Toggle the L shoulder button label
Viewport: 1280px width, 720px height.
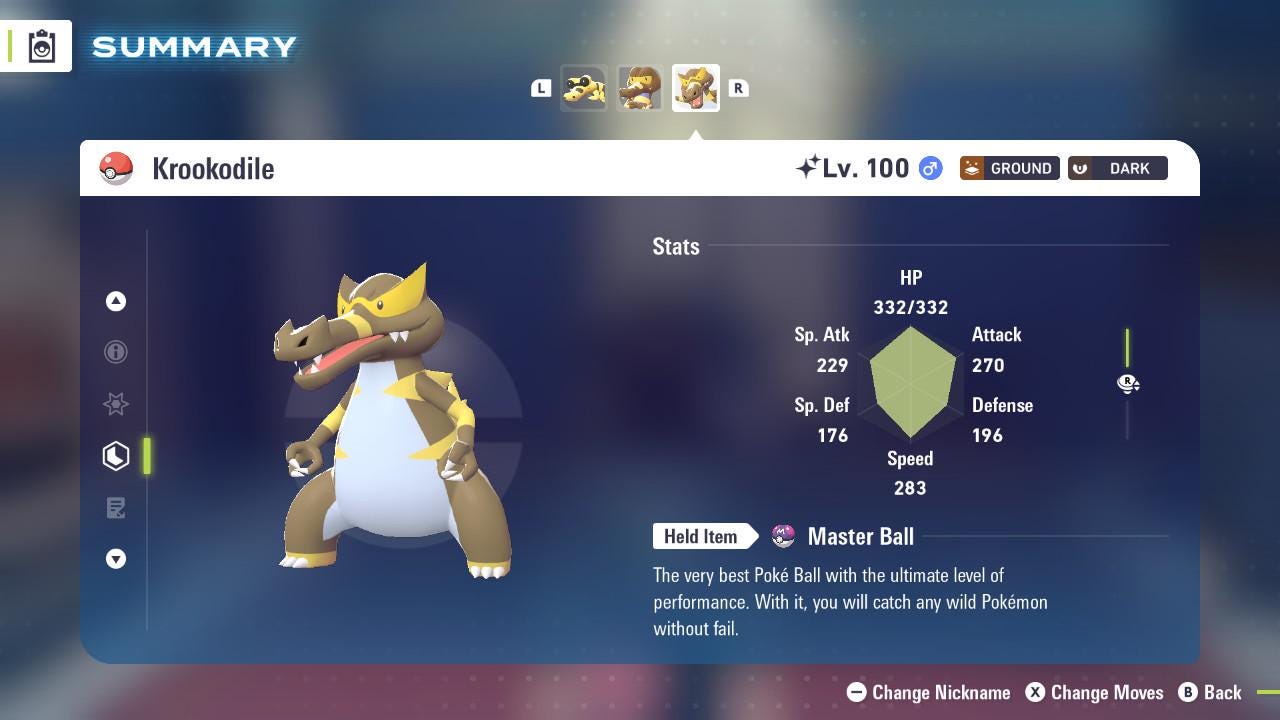(x=541, y=88)
